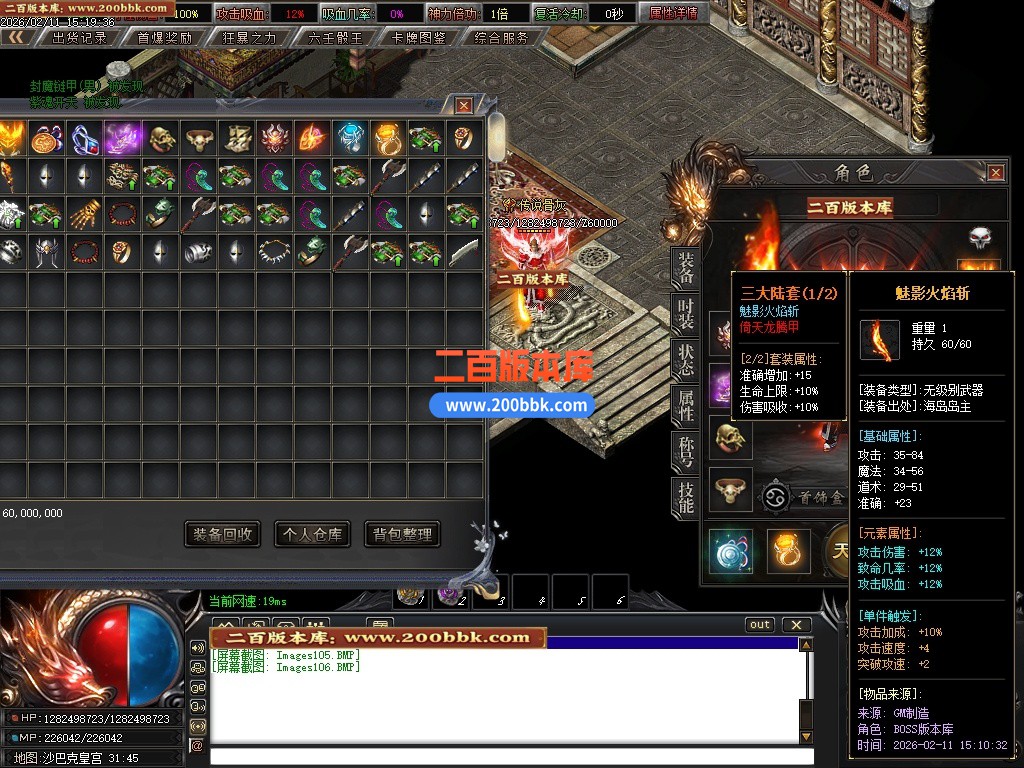Image resolution: width=1024 pixels, height=768 pixels.
Task: Close the 角色 character panel
Action: (996, 173)
